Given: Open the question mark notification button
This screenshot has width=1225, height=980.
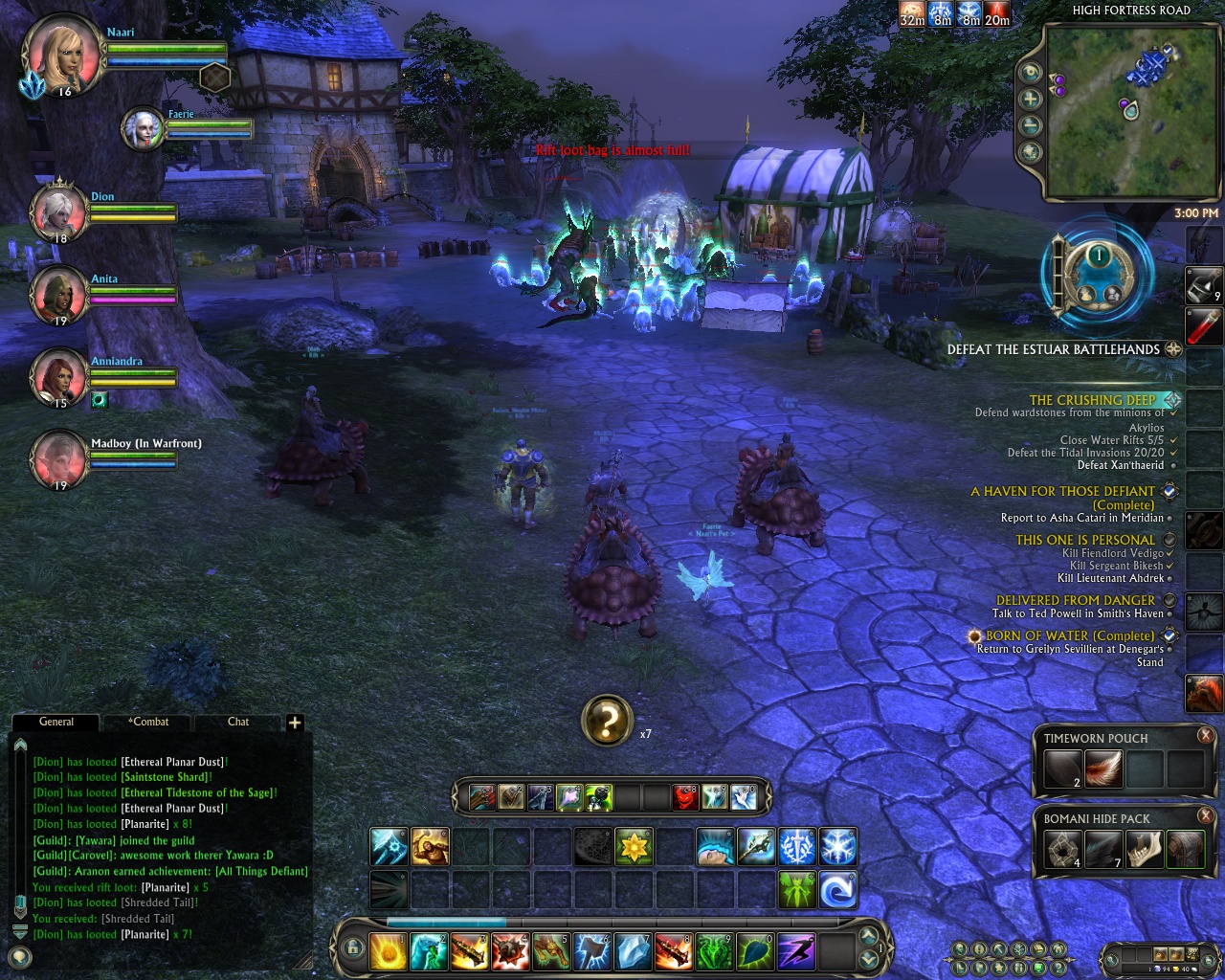Looking at the screenshot, I should (x=607, y=721).
